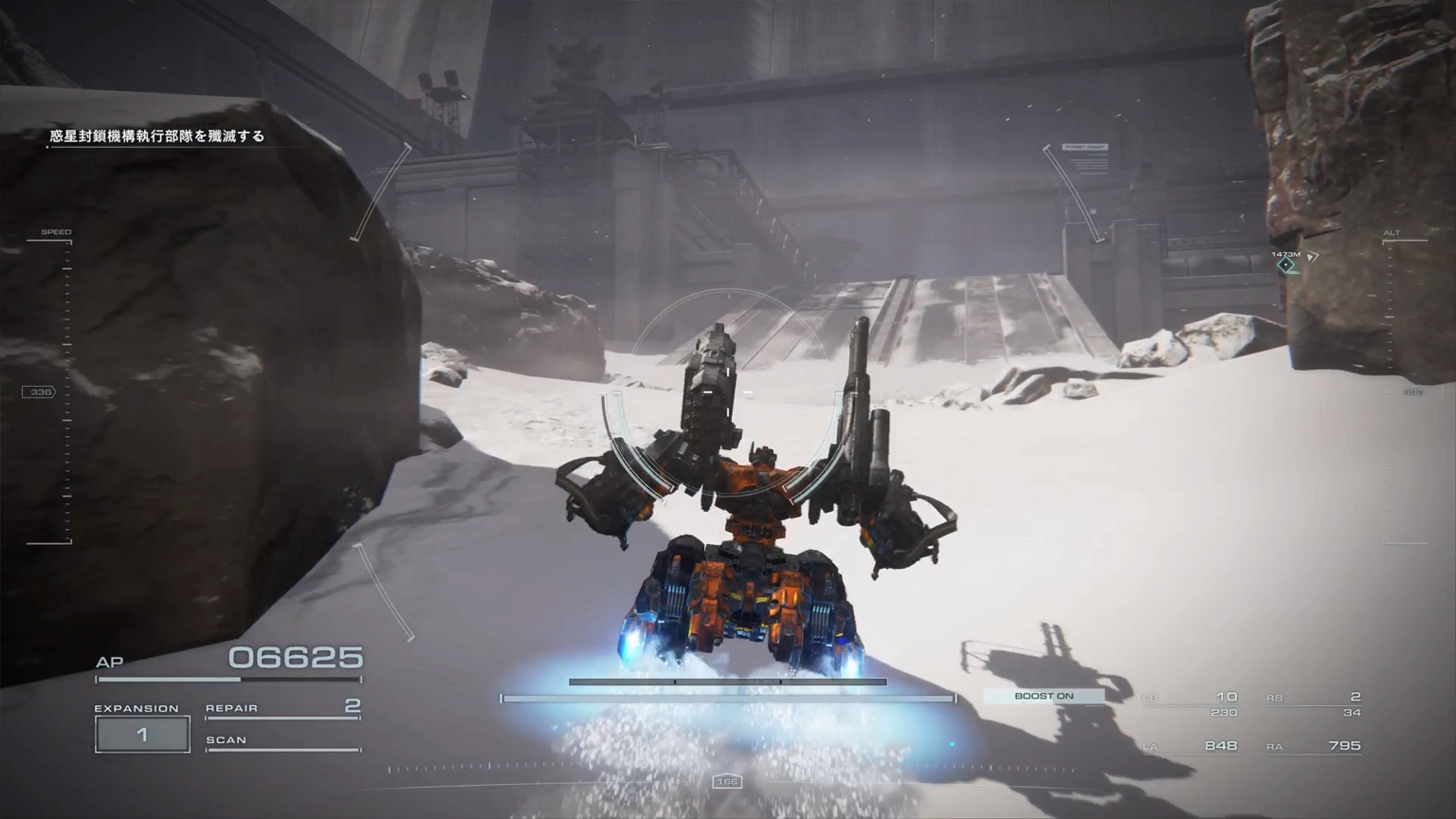This screenshot has width=1456, height=819.
Task: Use the Repair kit entry
Action: point(282,707)
